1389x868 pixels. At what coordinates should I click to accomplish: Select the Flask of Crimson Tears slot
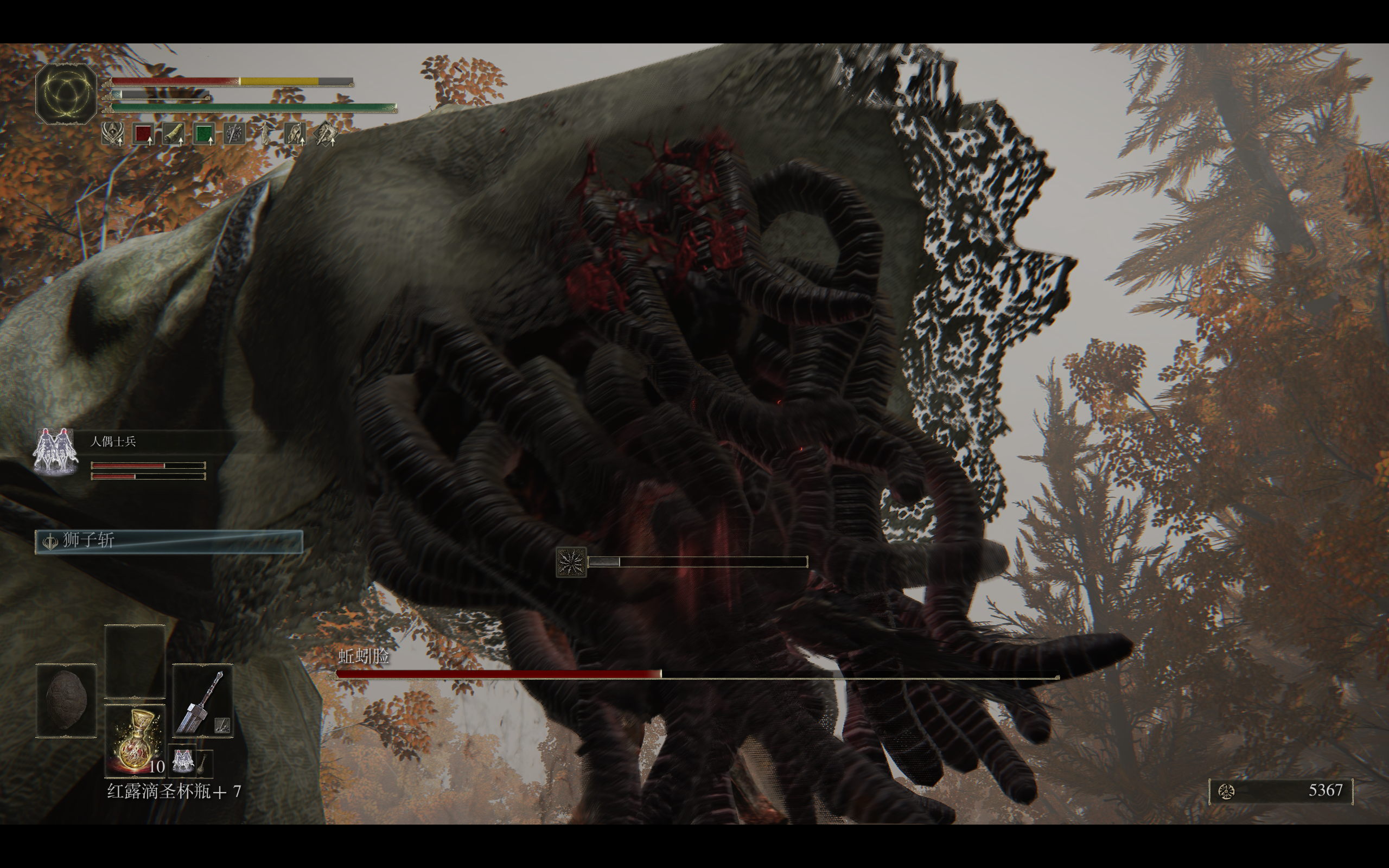pos(135,739)
